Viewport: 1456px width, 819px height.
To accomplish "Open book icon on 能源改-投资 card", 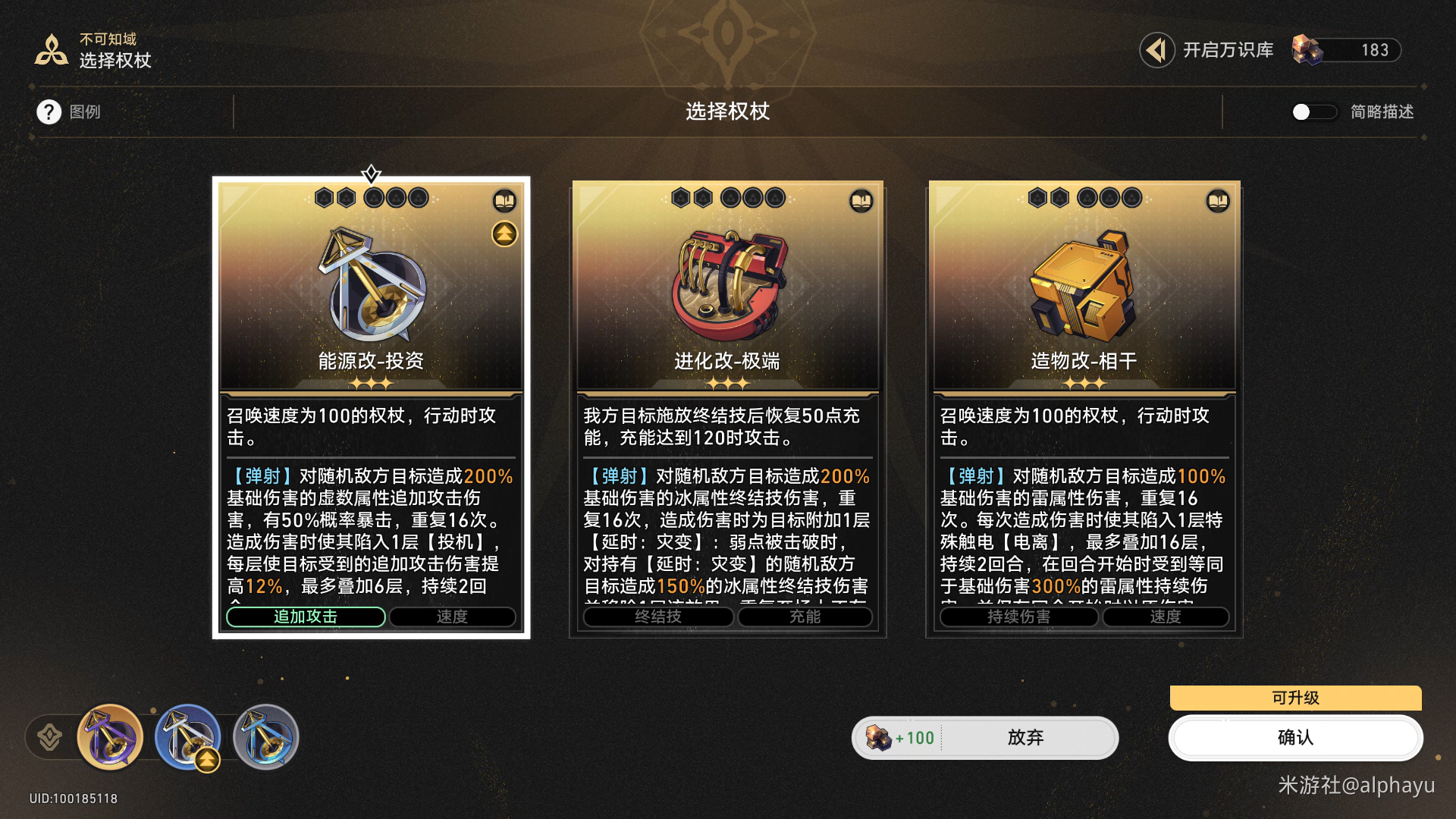I will click(504, 201).
